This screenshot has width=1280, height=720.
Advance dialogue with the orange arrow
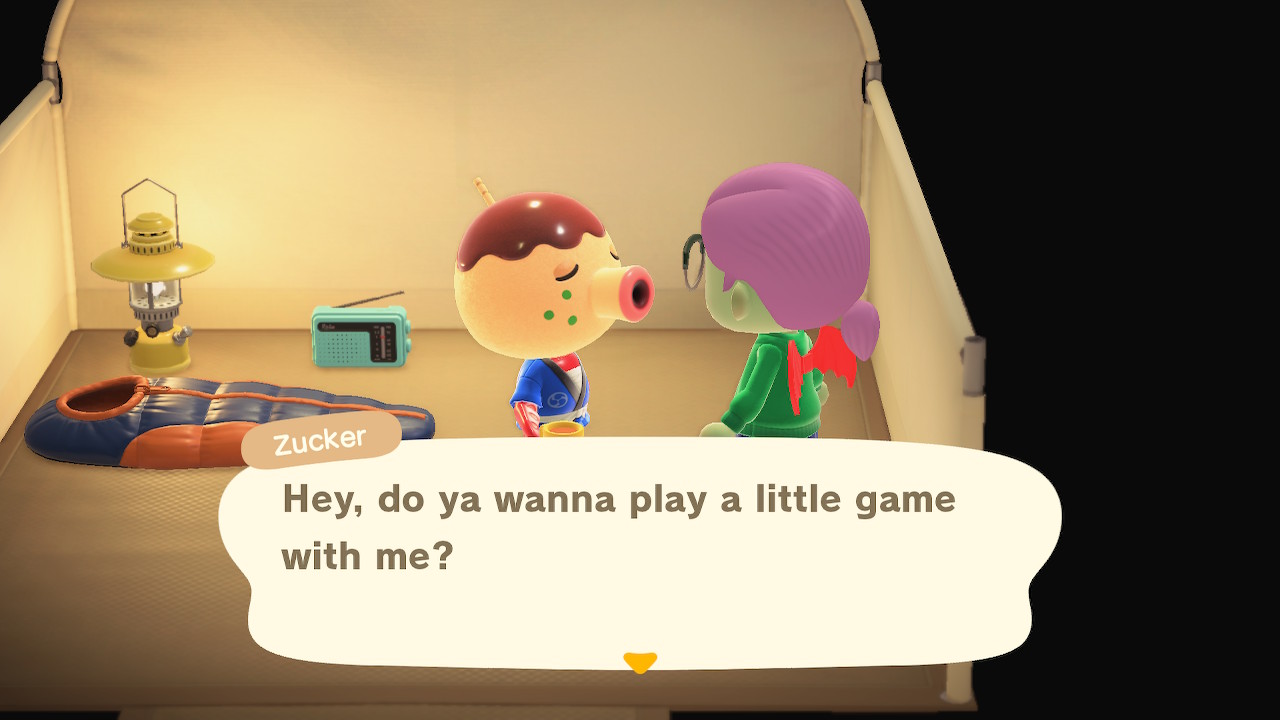click(640, 662)
